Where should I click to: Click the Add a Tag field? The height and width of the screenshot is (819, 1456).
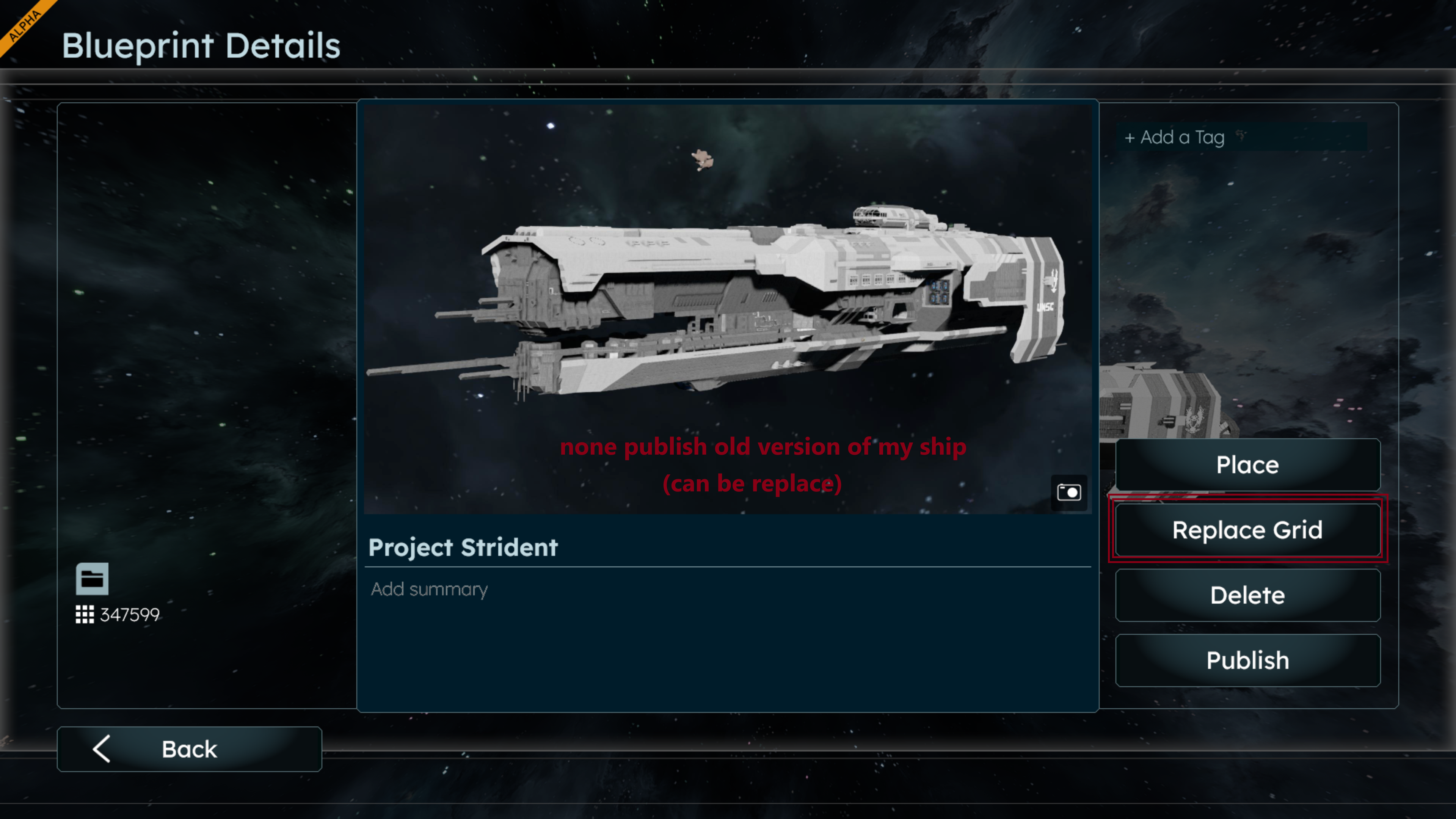tap(1241, 137)
